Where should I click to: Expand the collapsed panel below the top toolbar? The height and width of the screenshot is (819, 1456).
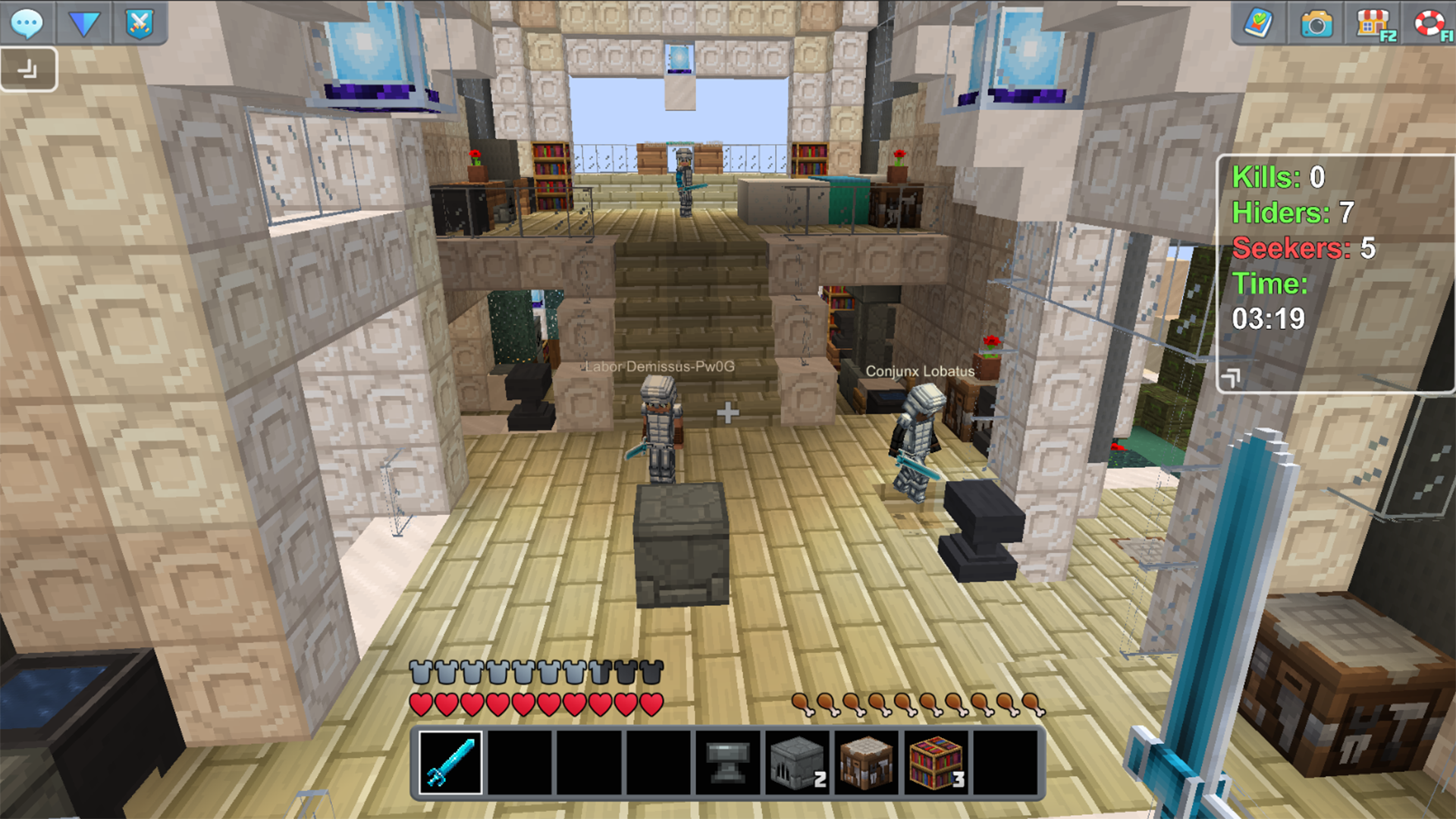pos(29,68)
